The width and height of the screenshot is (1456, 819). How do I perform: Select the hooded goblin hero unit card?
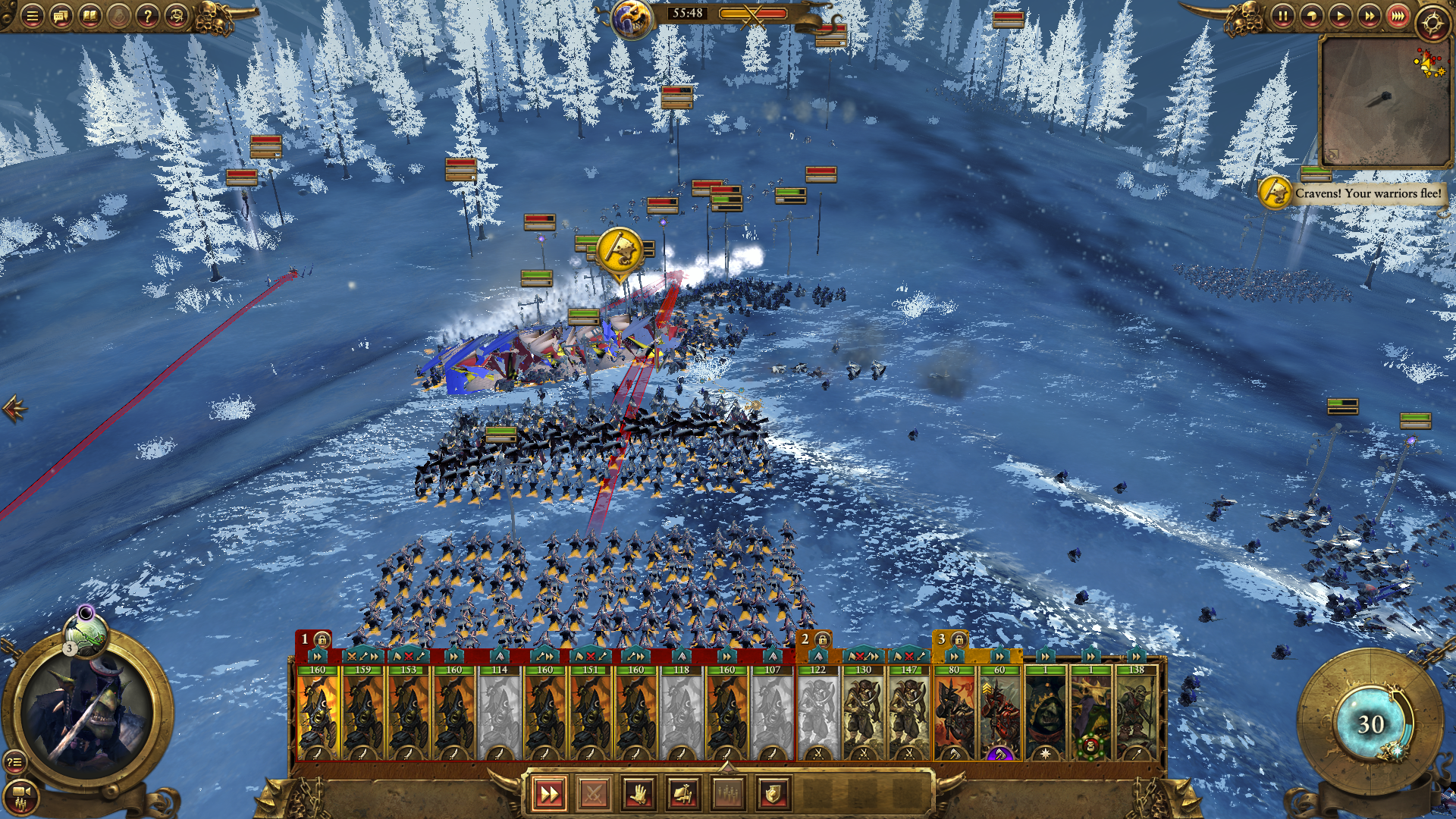[1046, 713]
